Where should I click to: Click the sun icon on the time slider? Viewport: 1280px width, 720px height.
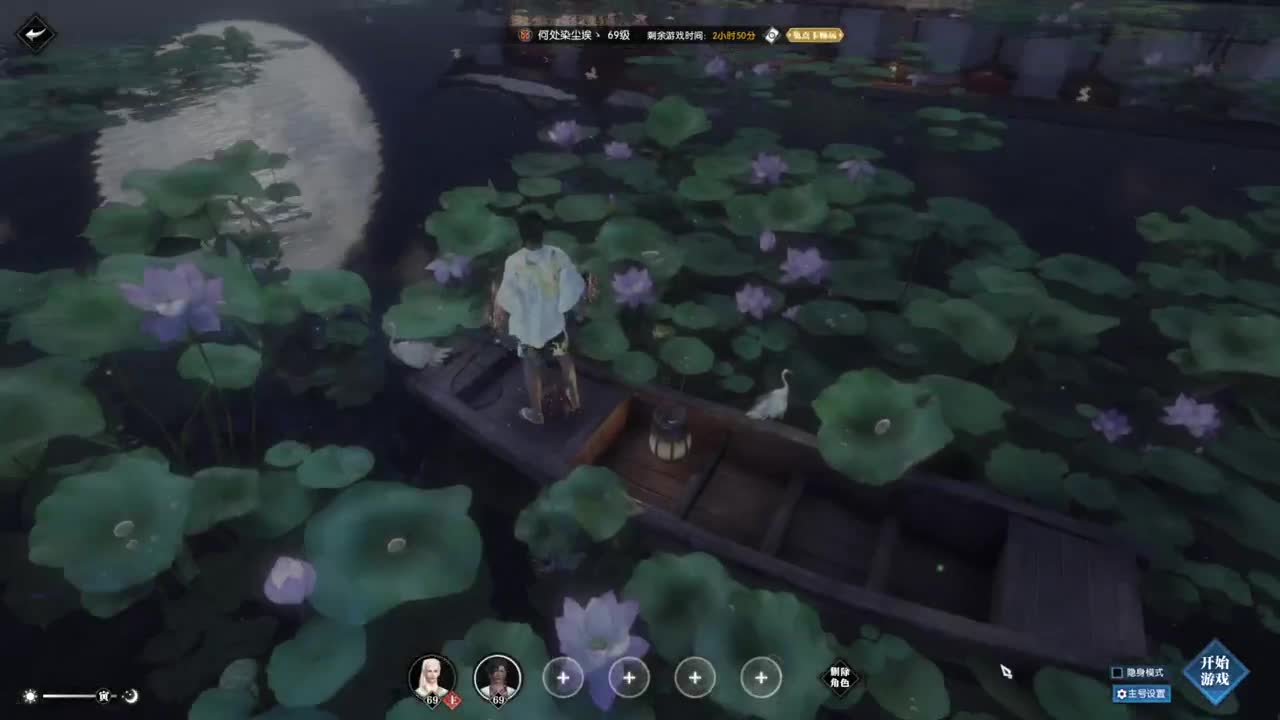(x=29, y=697)
